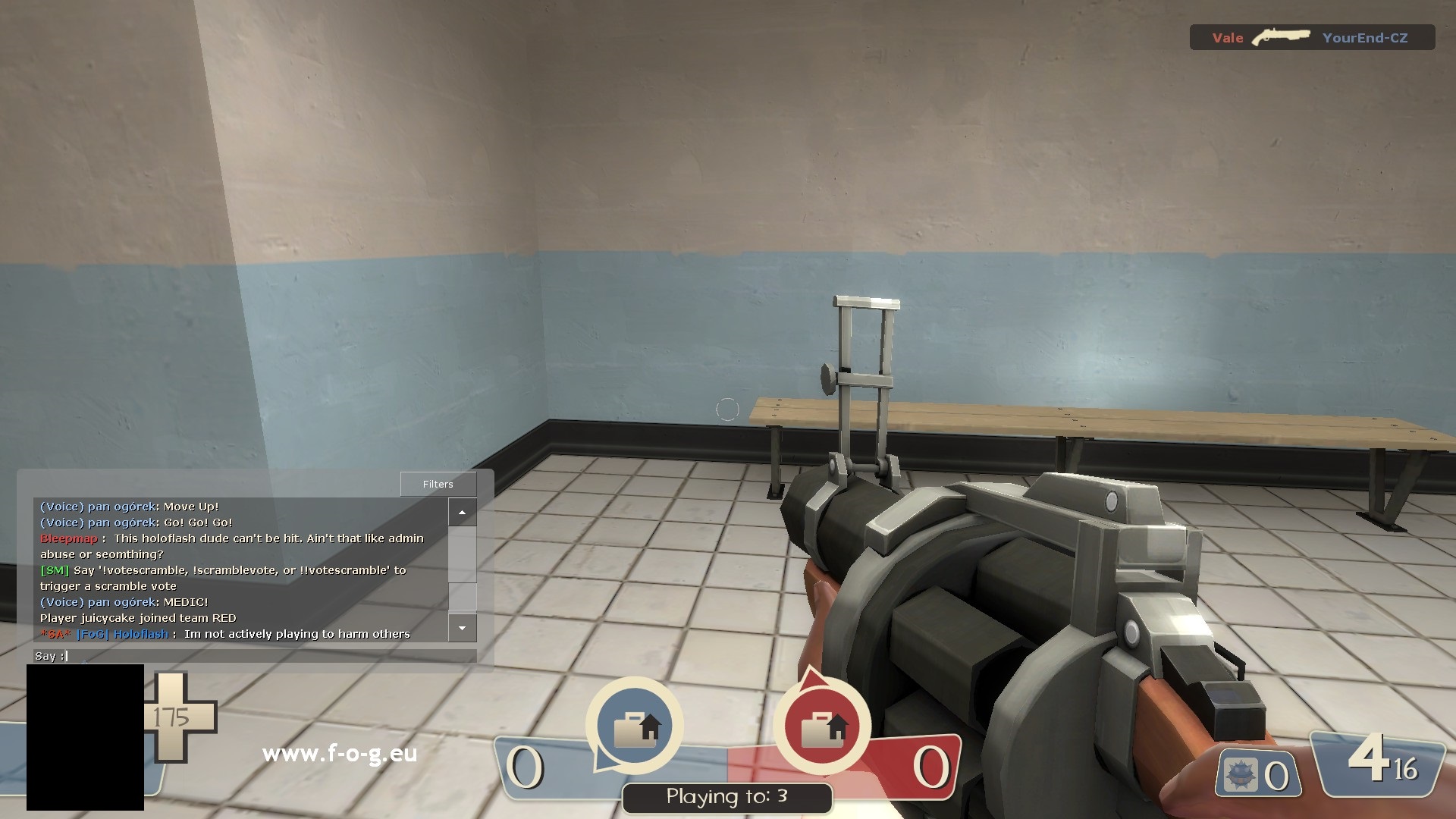Viewport: 1456px width, 819px height.
Task: Click the red team intelligence briefcase icon
Action: (x=822, y=727)
